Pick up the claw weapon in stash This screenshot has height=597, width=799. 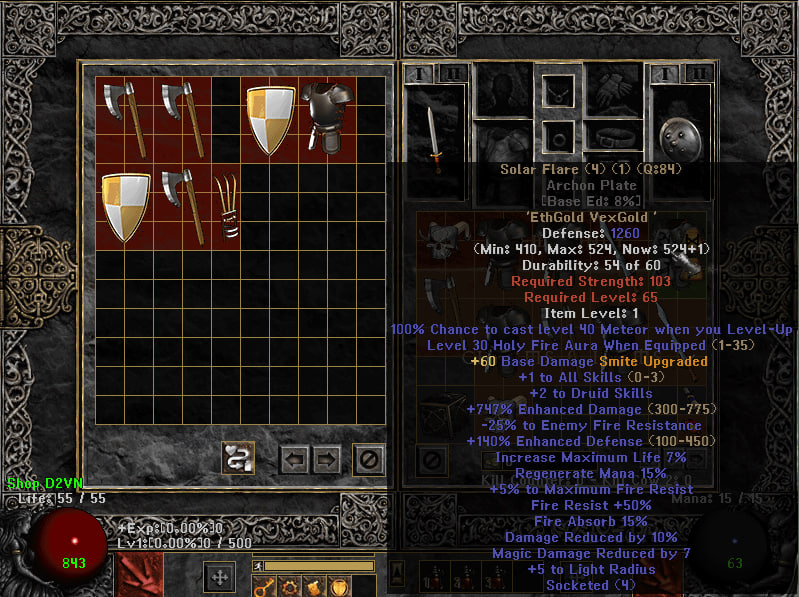pos(227,206)
